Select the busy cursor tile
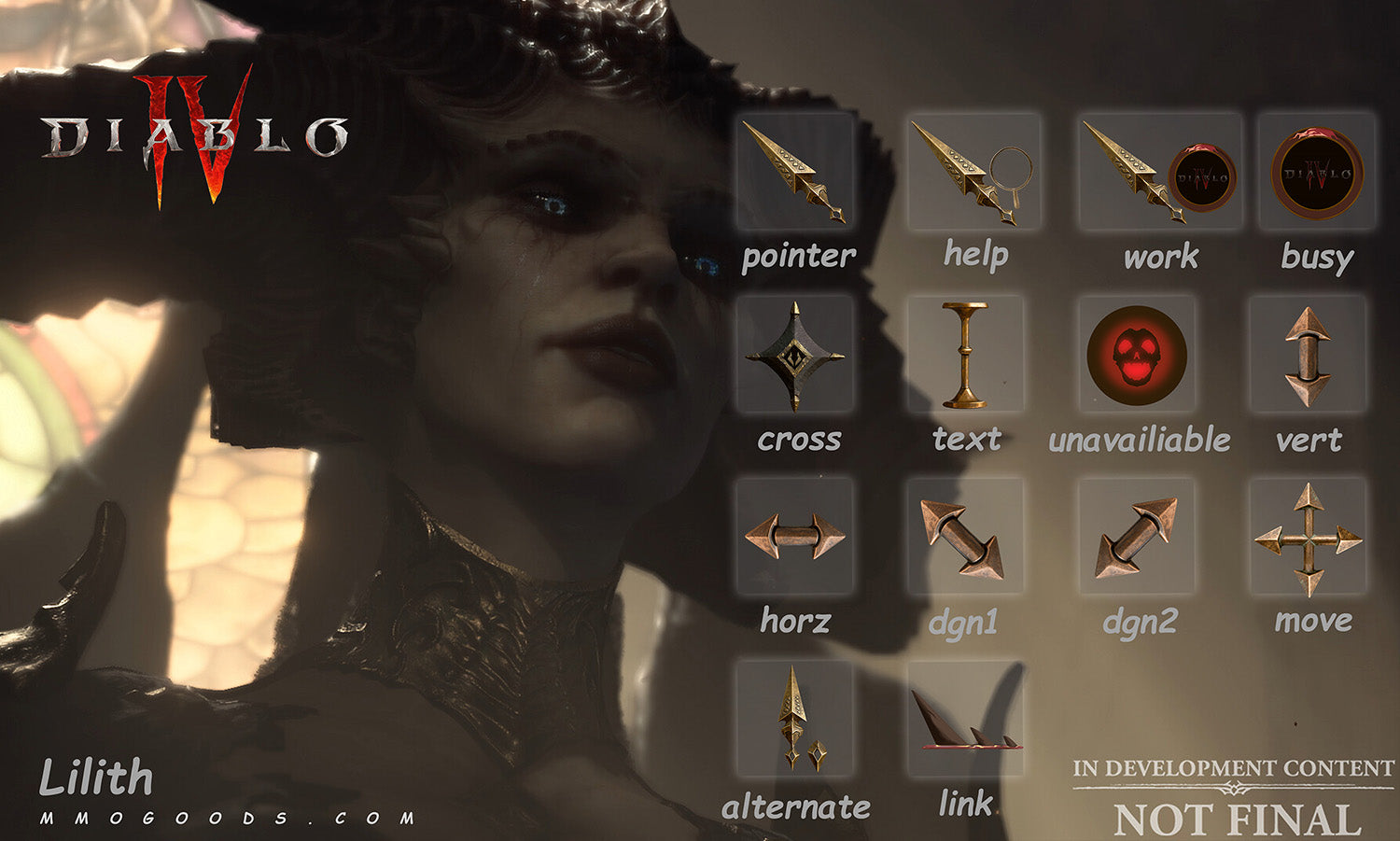The height and width of the screenshot is (841, 1400). [1316, 172]
